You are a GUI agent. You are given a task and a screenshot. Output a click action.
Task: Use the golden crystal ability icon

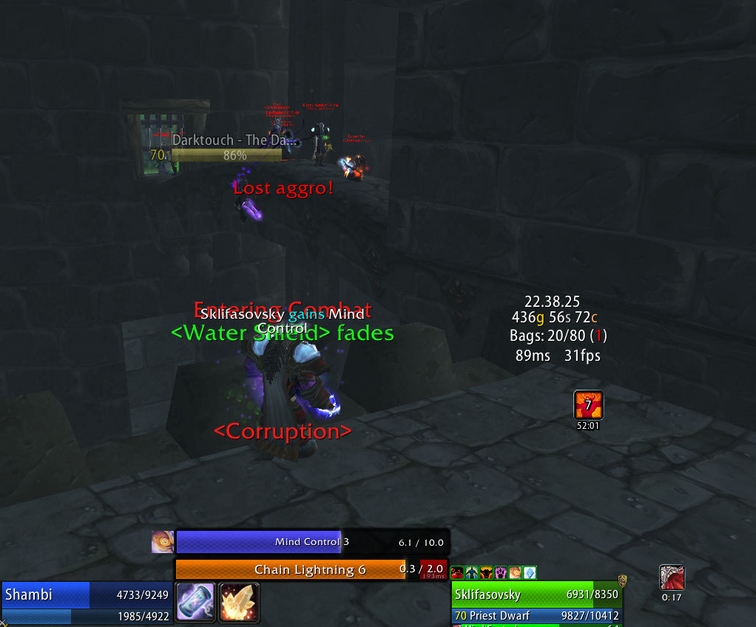coord(239,602)
